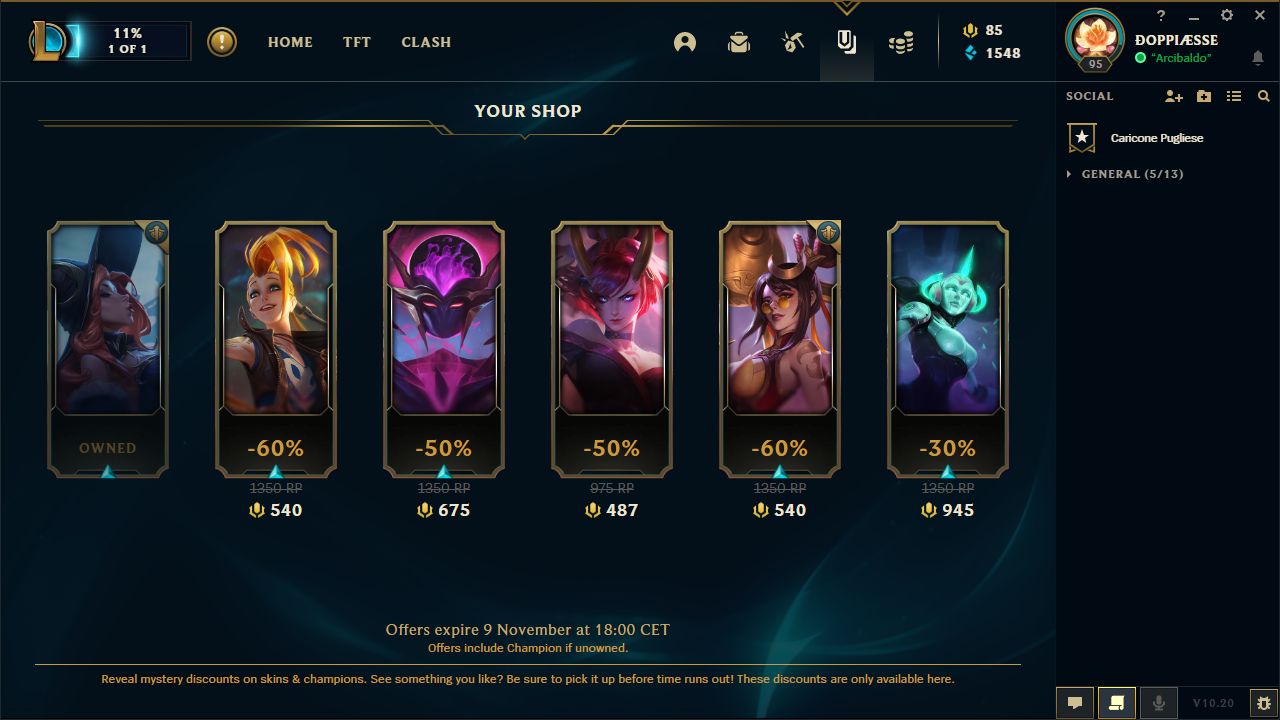
Task: Click the chat bubble icon
Action: click(x=1074, y=702)
